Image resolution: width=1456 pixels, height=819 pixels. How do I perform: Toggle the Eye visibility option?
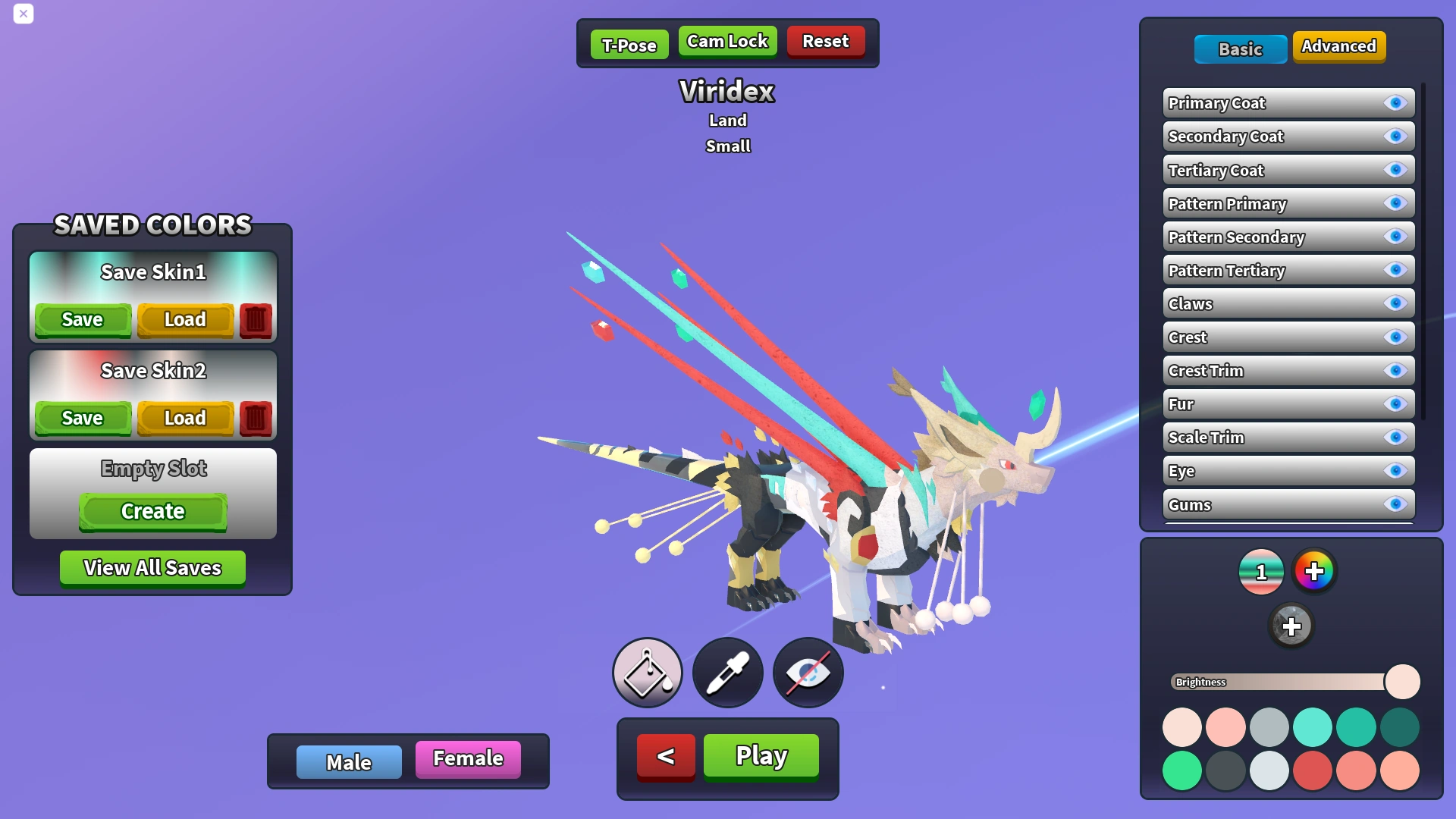[x=1395, y=471]
